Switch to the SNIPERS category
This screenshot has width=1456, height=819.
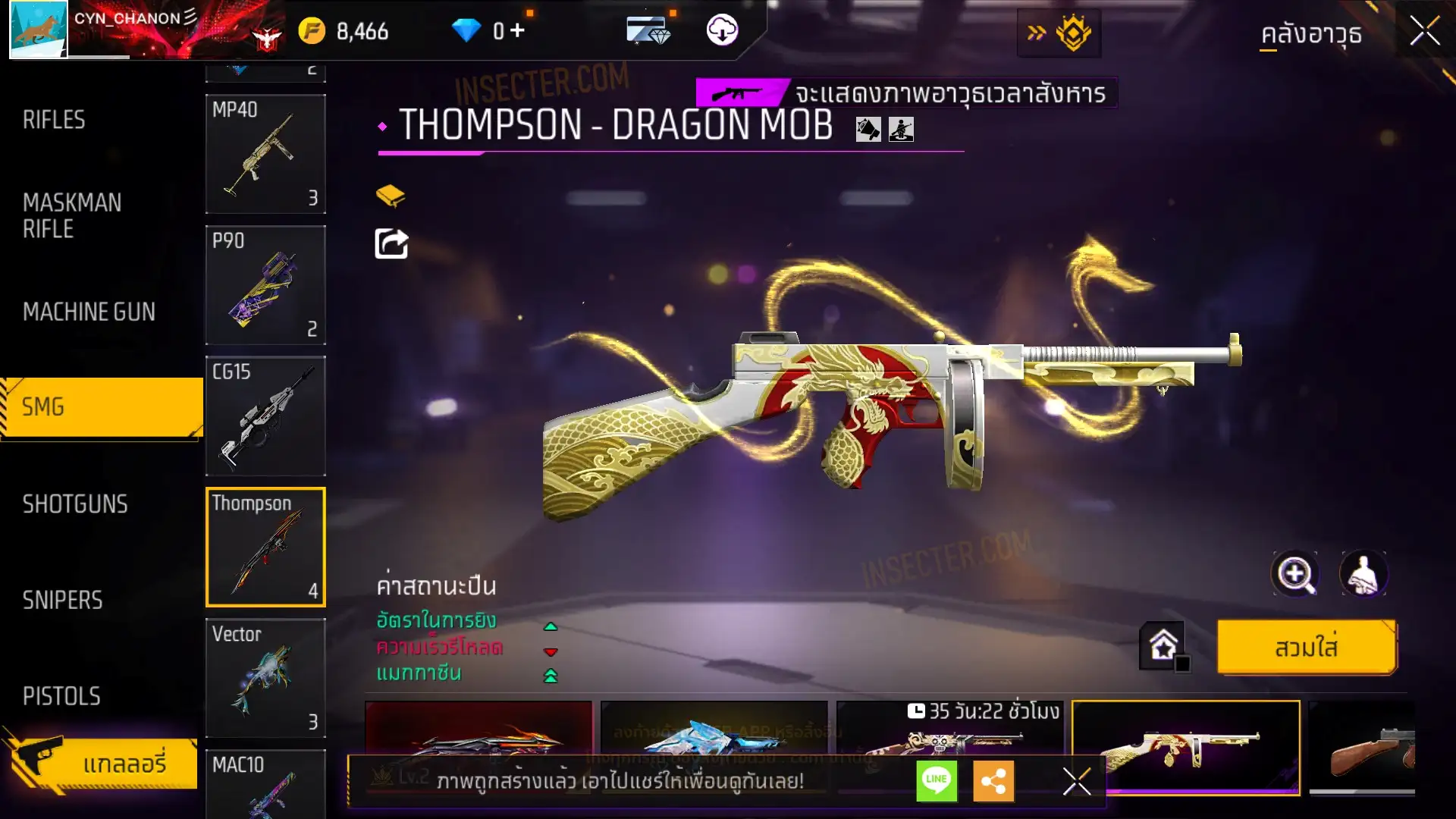click(62, 600)
